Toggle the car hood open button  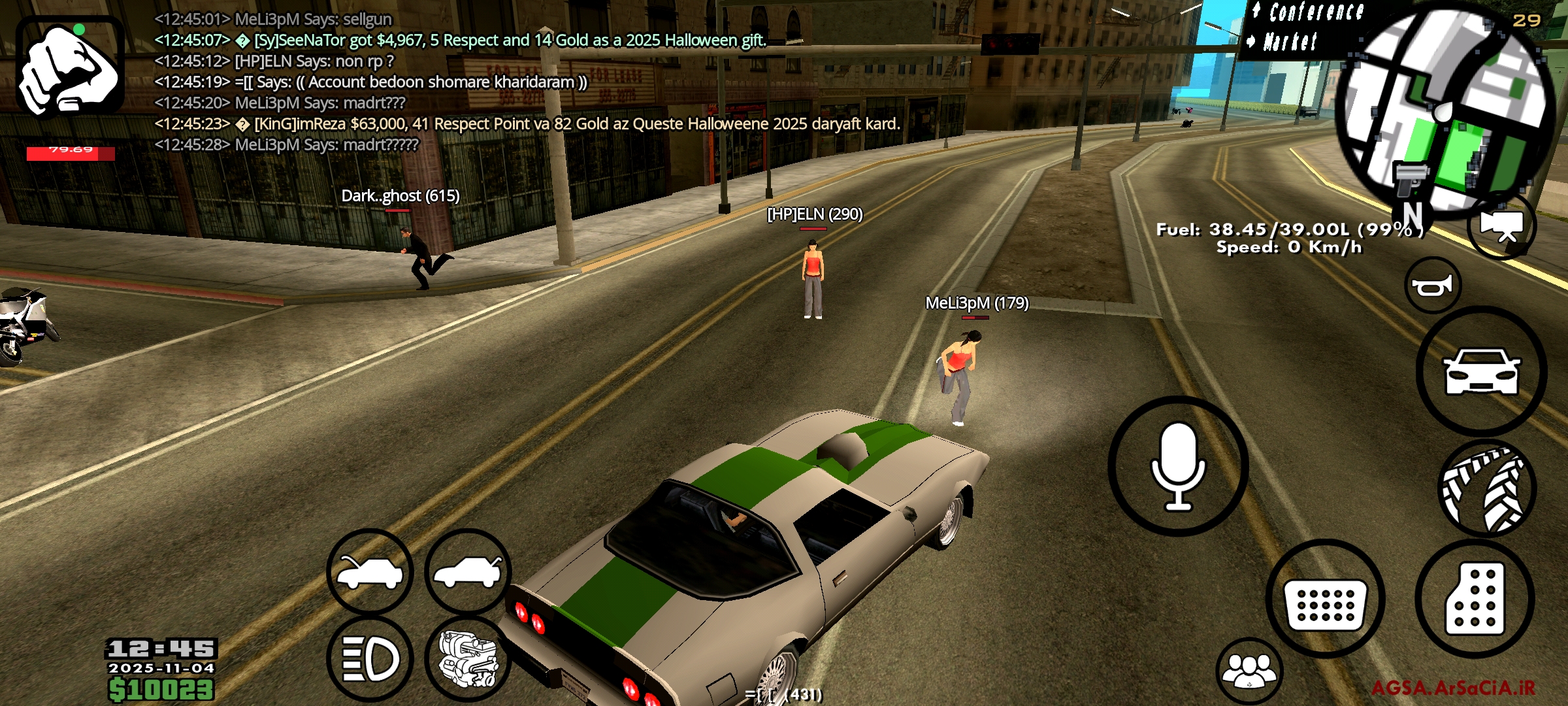point(370,571)
